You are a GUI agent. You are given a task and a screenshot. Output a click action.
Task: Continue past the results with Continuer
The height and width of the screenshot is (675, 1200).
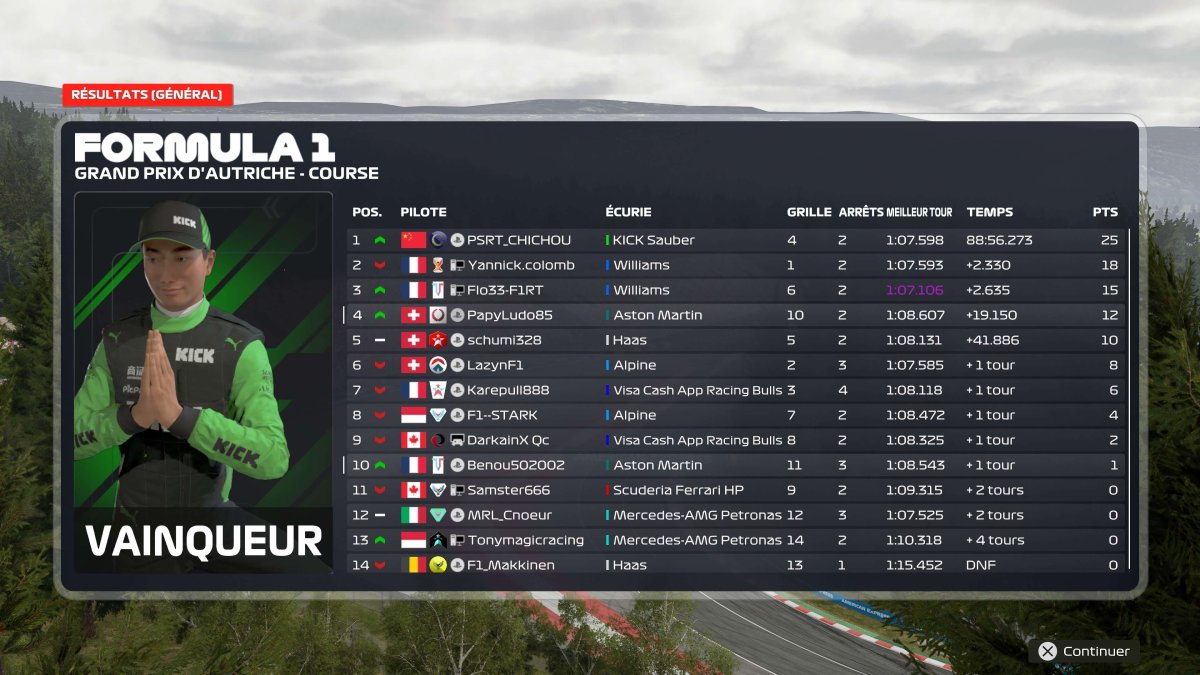pyautogui.click(x=1084, y=651)
